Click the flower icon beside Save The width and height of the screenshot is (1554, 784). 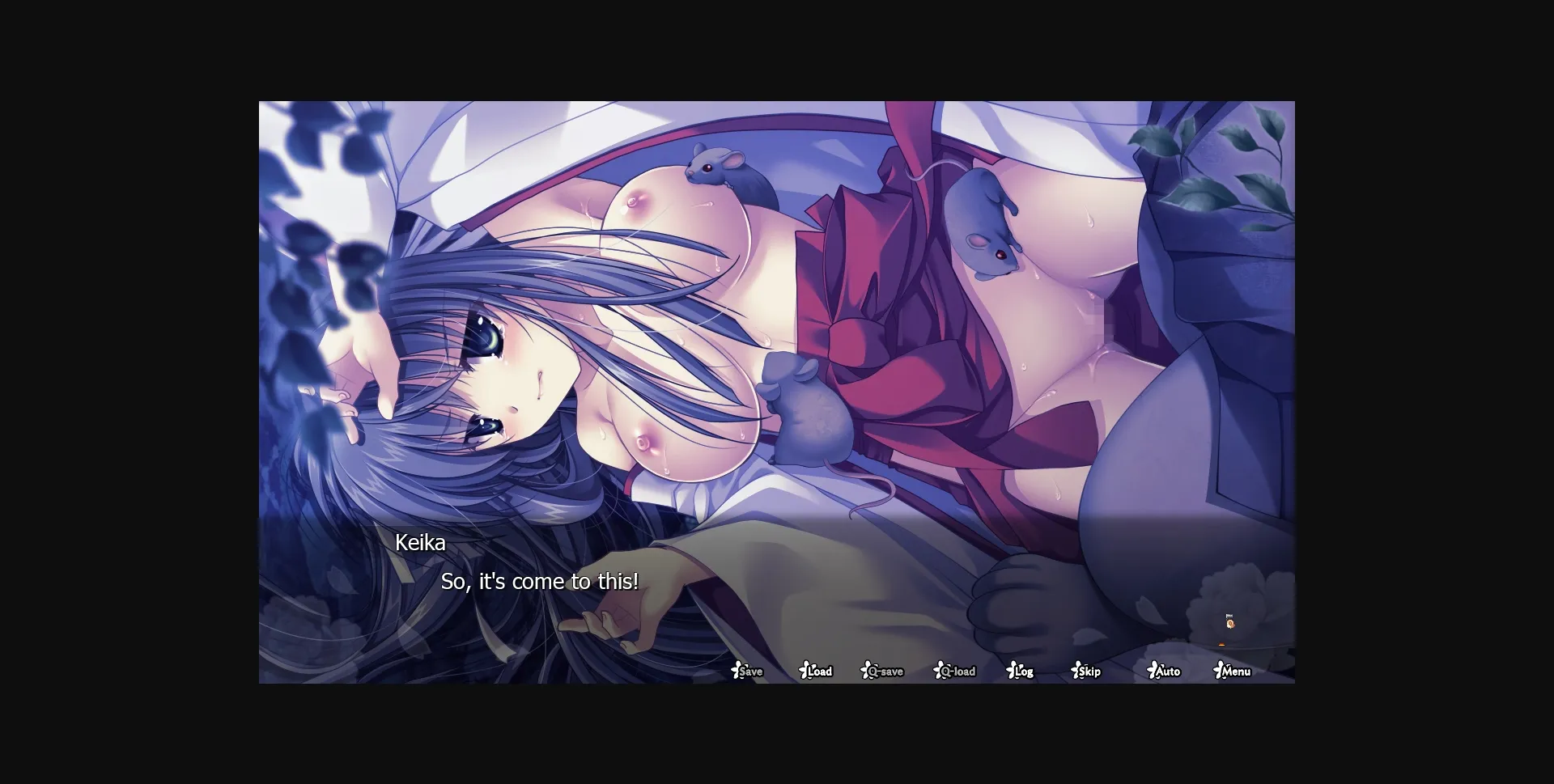tap(737, 671)
